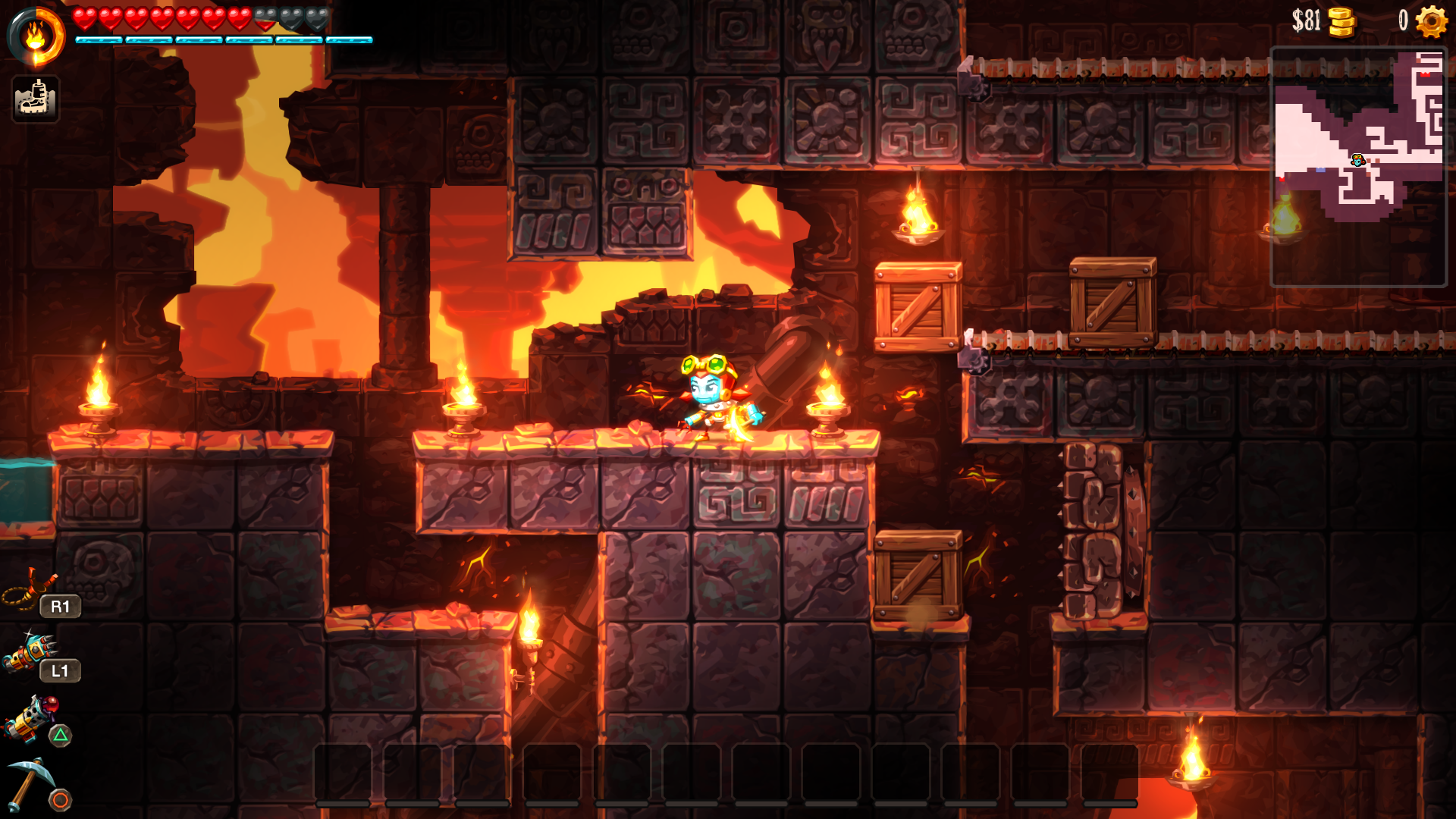Click the flame lantern light gauge
This screenshot has width=1456, height=819.
pyautogui.click(x=36, y=36)
